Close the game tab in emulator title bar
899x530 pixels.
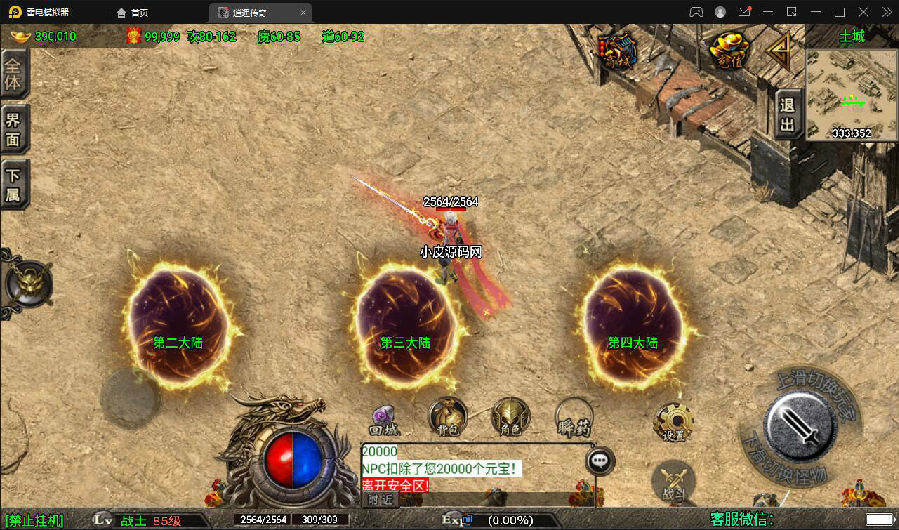point(303,12)
